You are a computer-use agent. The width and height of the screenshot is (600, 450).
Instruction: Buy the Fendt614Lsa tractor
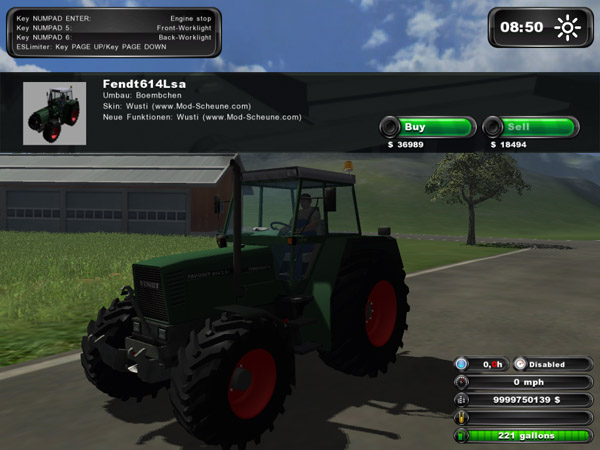coord(427,127)
